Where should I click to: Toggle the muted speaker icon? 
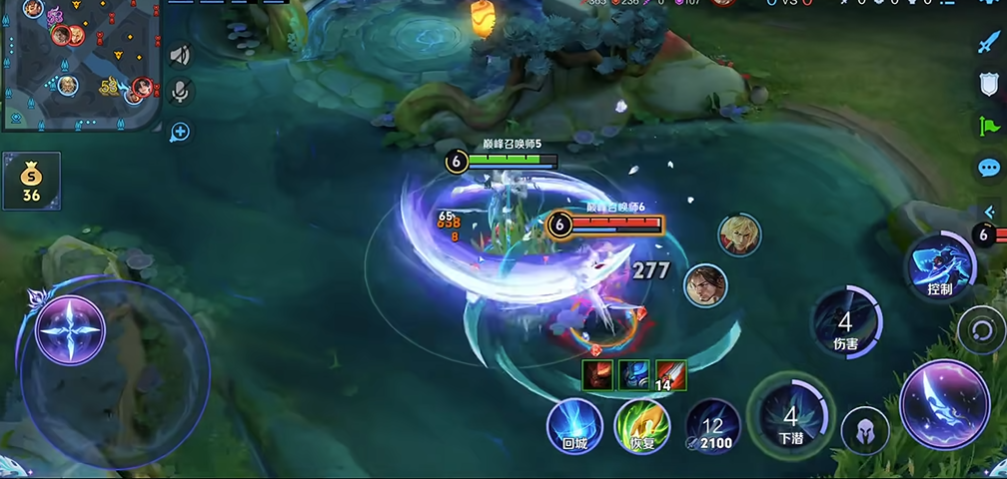180,55
